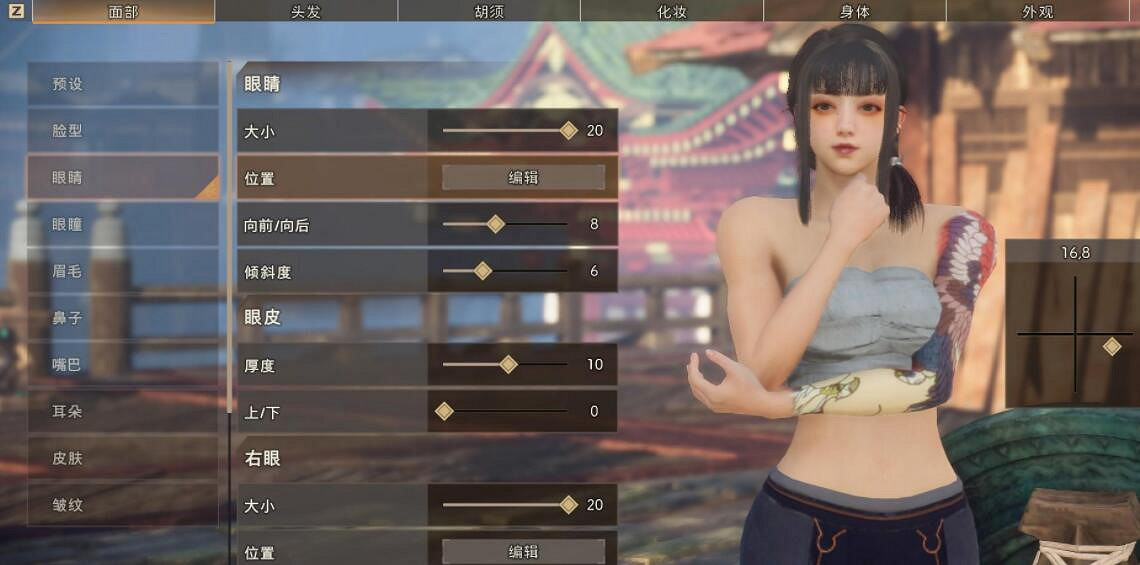Select the 眉毛 category
Image resolution: width=1140 pixels, height=565 pixels.
(122, 271)
